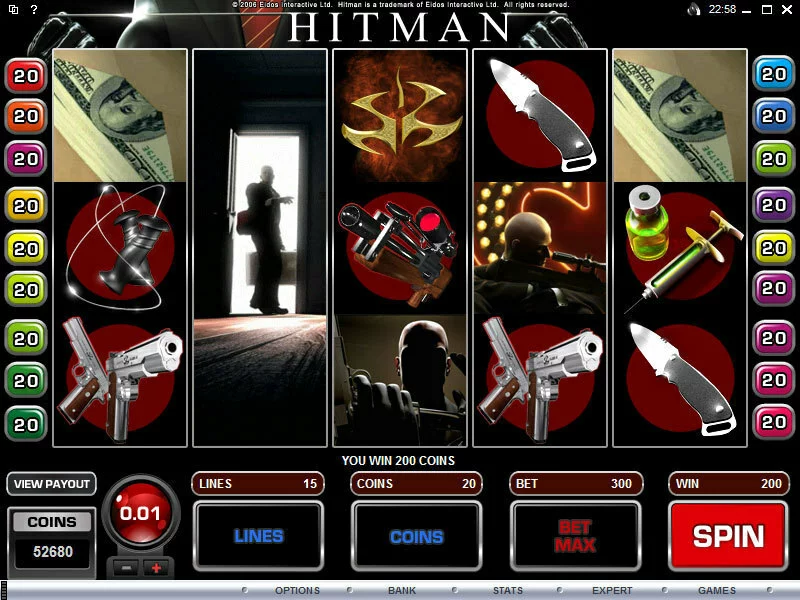The width and height of the screenshot is (800, 600).
Task: Toggle sound with the speaker icon
Action: tap(694, 9)
